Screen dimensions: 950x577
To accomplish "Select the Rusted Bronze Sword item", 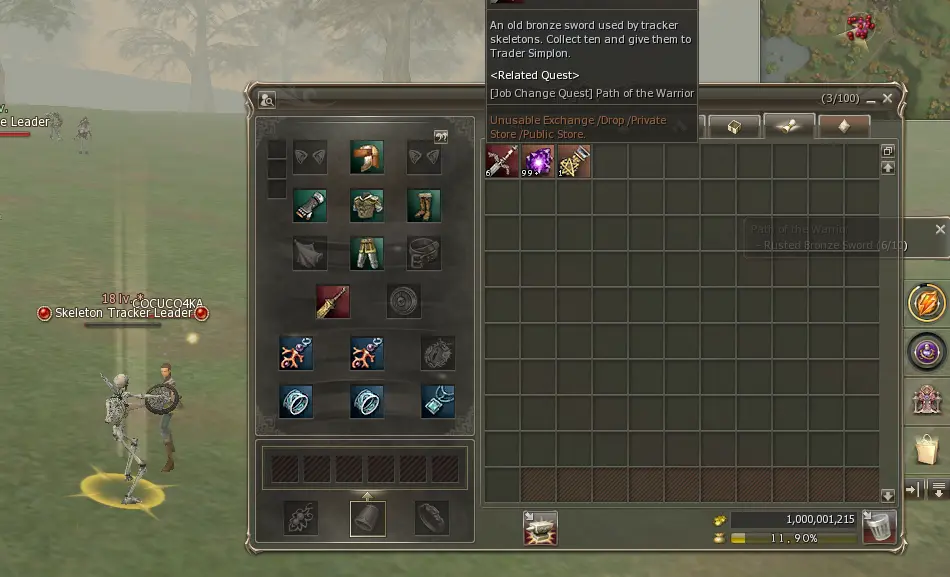I will point(502,161).
